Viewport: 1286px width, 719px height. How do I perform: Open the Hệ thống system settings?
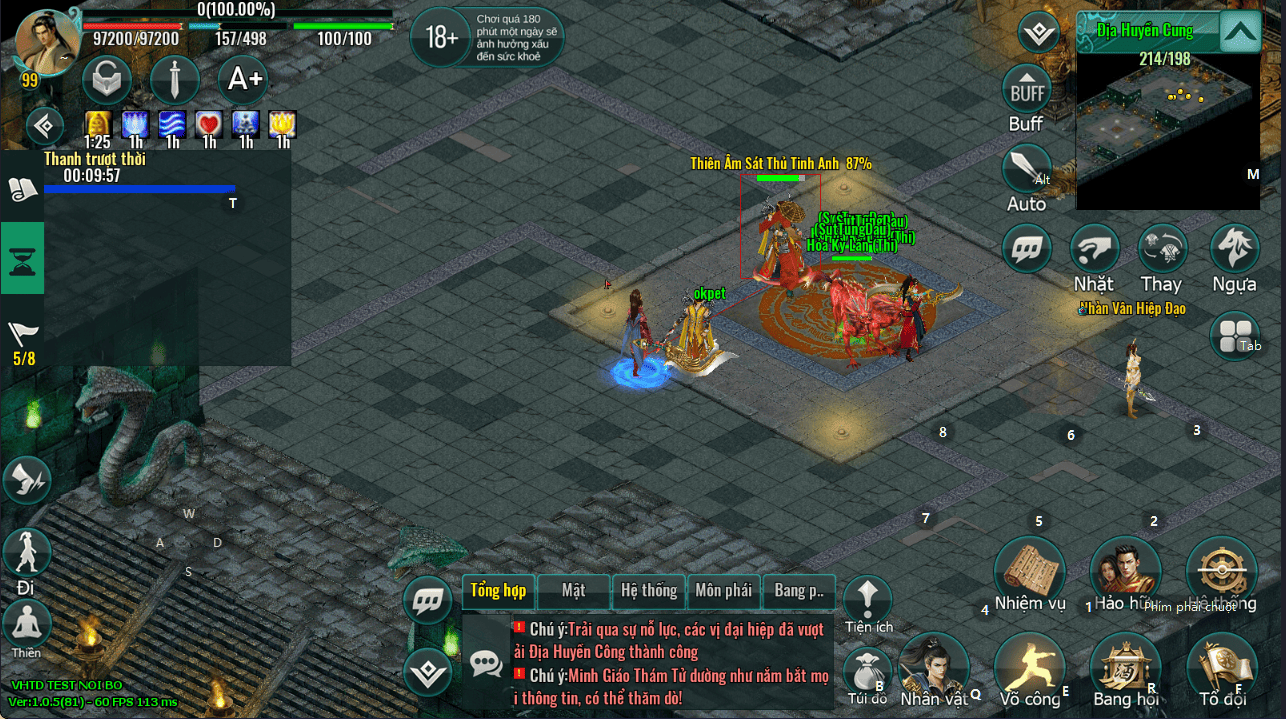click(x=1221, y=570)
